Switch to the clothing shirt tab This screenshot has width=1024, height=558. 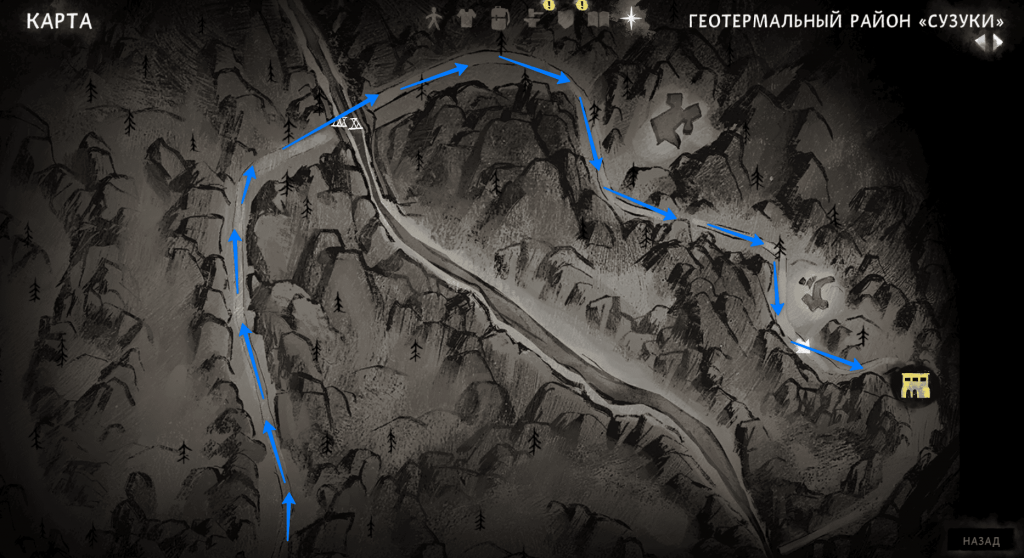pyautogui.click(x=466, y=18)
